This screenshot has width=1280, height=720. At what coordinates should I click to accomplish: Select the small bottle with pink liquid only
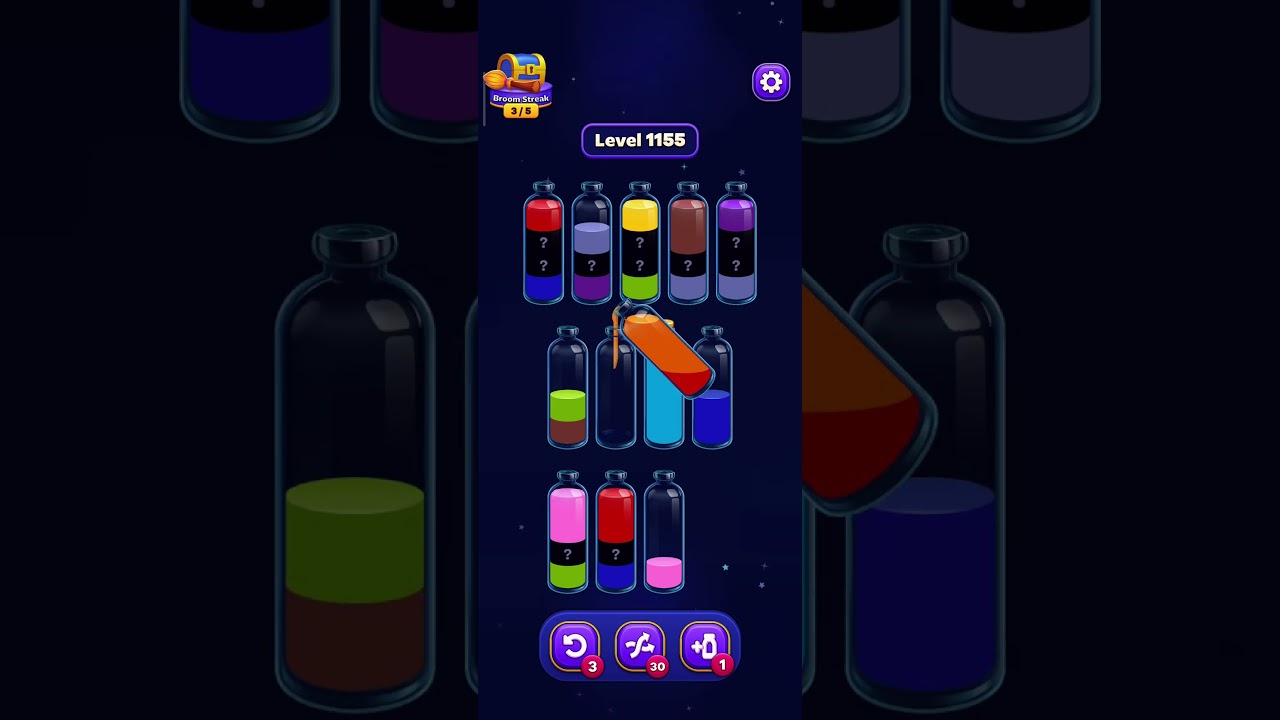coord(664,535)
